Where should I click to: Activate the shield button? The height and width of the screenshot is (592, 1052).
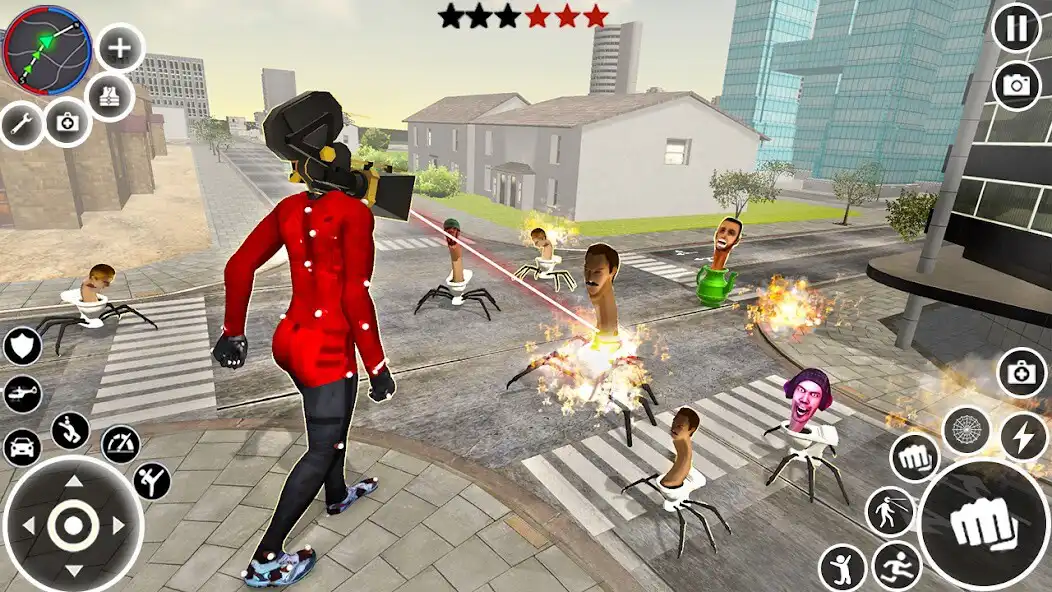22,346
